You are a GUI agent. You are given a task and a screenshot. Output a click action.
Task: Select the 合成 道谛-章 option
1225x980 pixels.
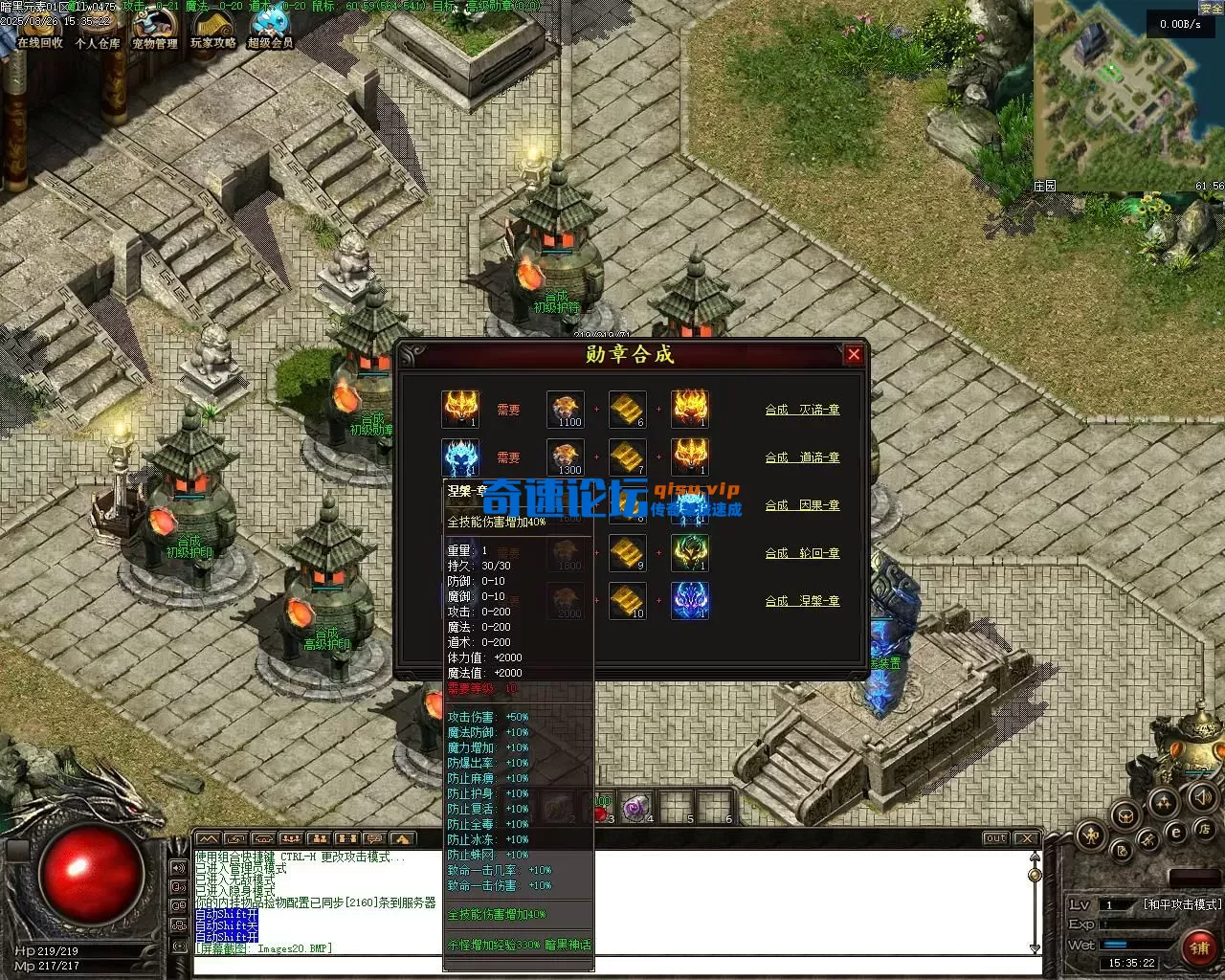coord(802,457)
